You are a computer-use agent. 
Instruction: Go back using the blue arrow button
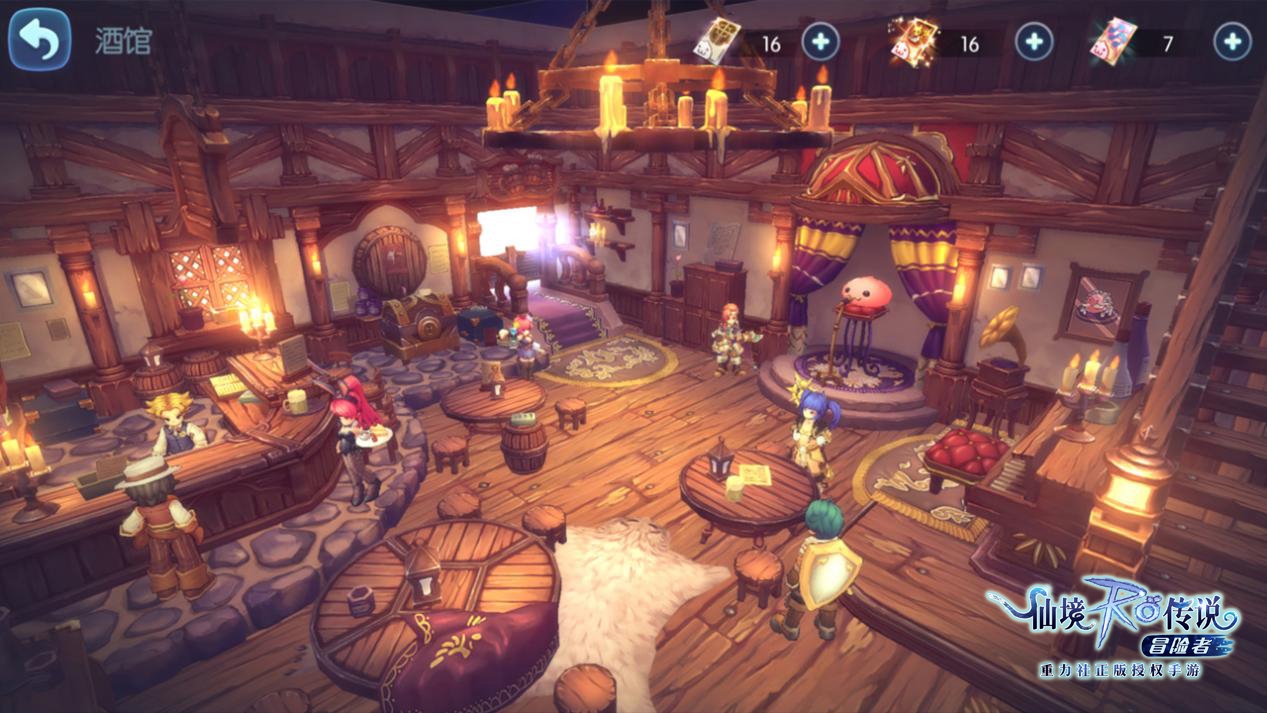39,40
